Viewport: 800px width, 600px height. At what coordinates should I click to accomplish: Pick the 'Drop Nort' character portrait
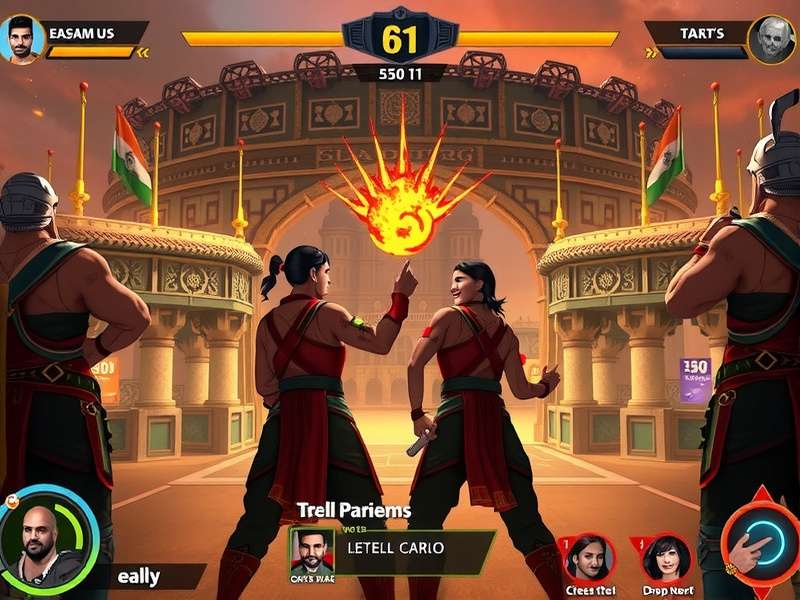point(666,557)
